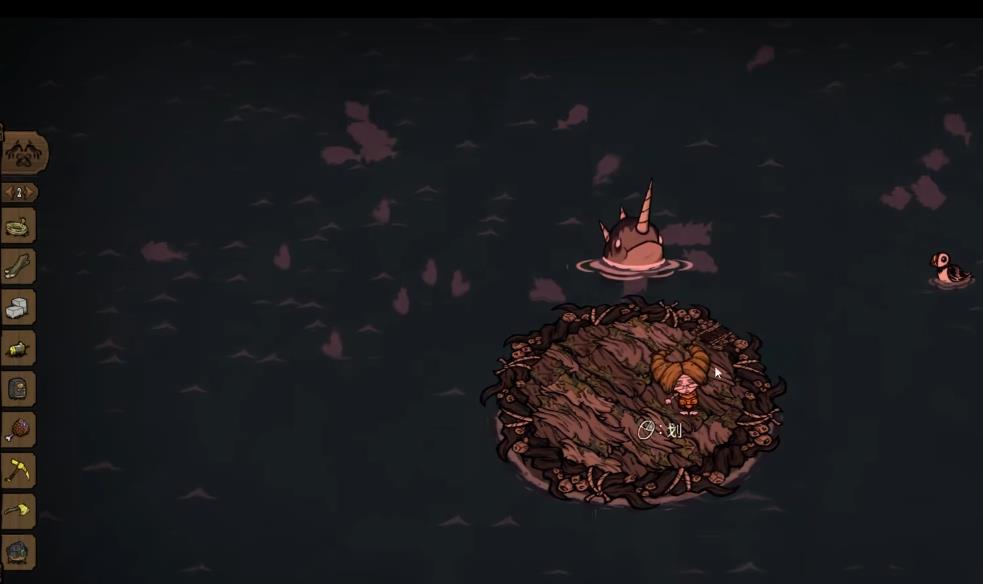Image resolution: width=983 pixels, height=584 pixels.
Task: Open the paw print crafting tab
Action: [x=22, y=153]
